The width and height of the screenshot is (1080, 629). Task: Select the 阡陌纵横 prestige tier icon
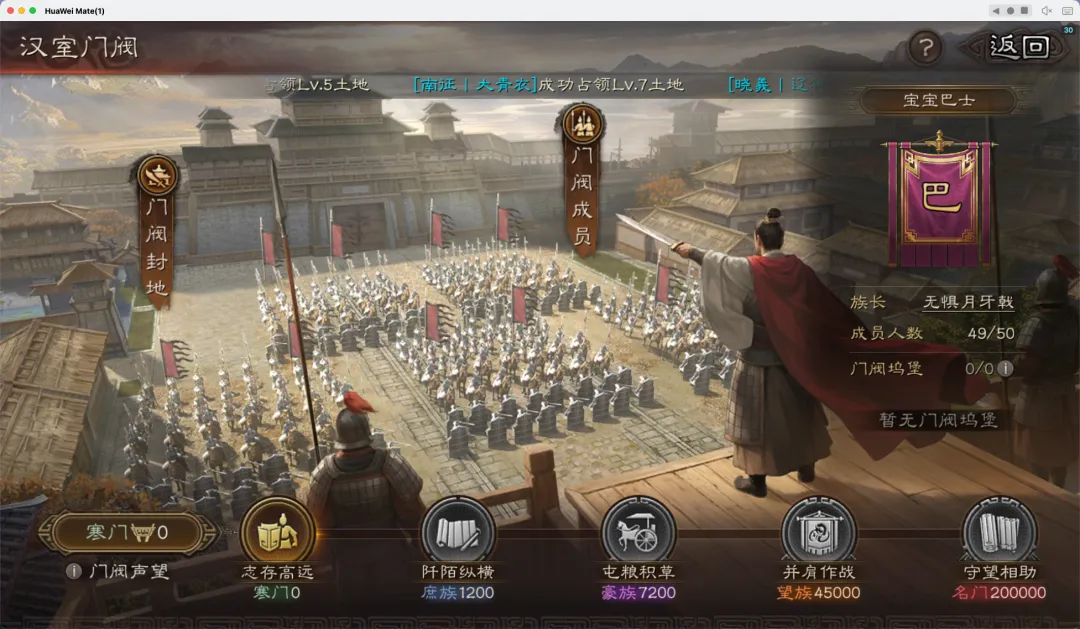click(457, 531)
